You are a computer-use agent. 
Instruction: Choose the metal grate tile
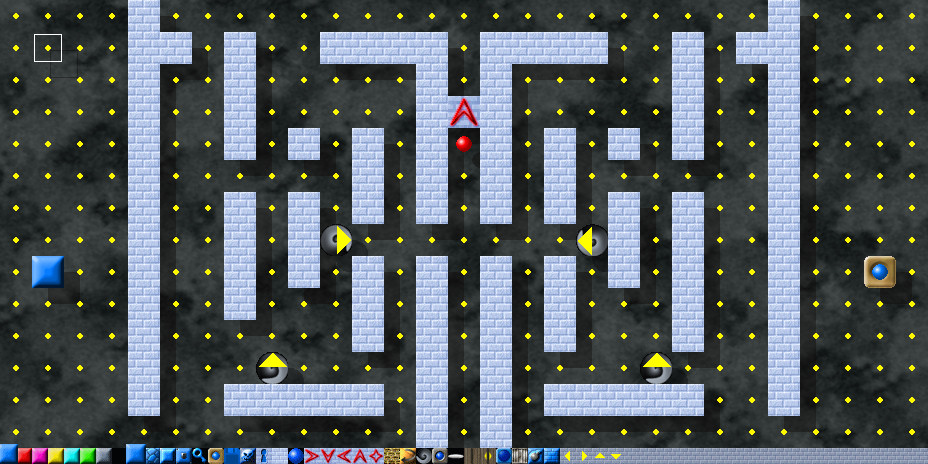click(x=520, y=456)
